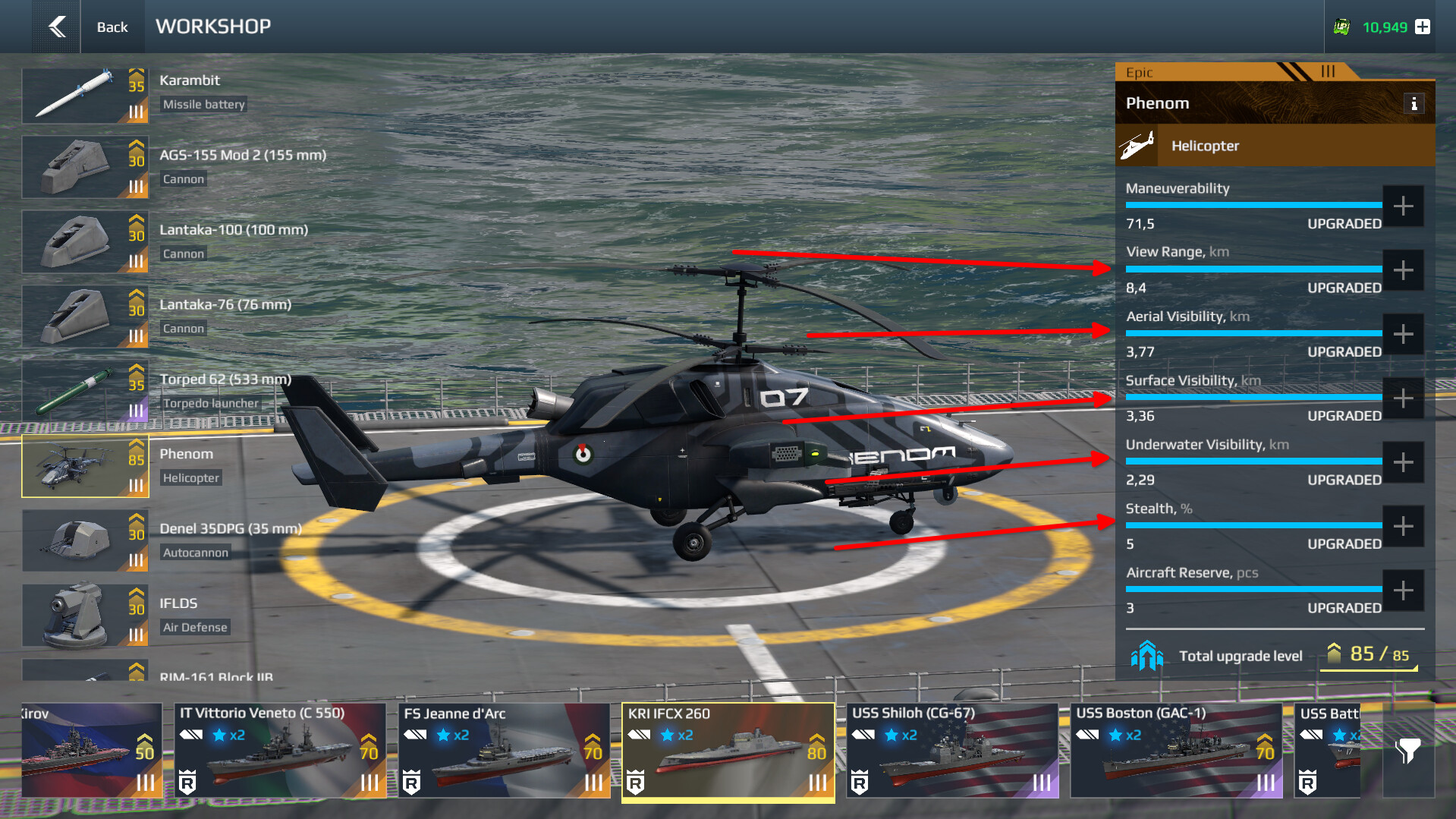This screenshot has height=819, width=1456.
Task: Choose the FS Jeanne d'Arc ship
Action: 504,750
